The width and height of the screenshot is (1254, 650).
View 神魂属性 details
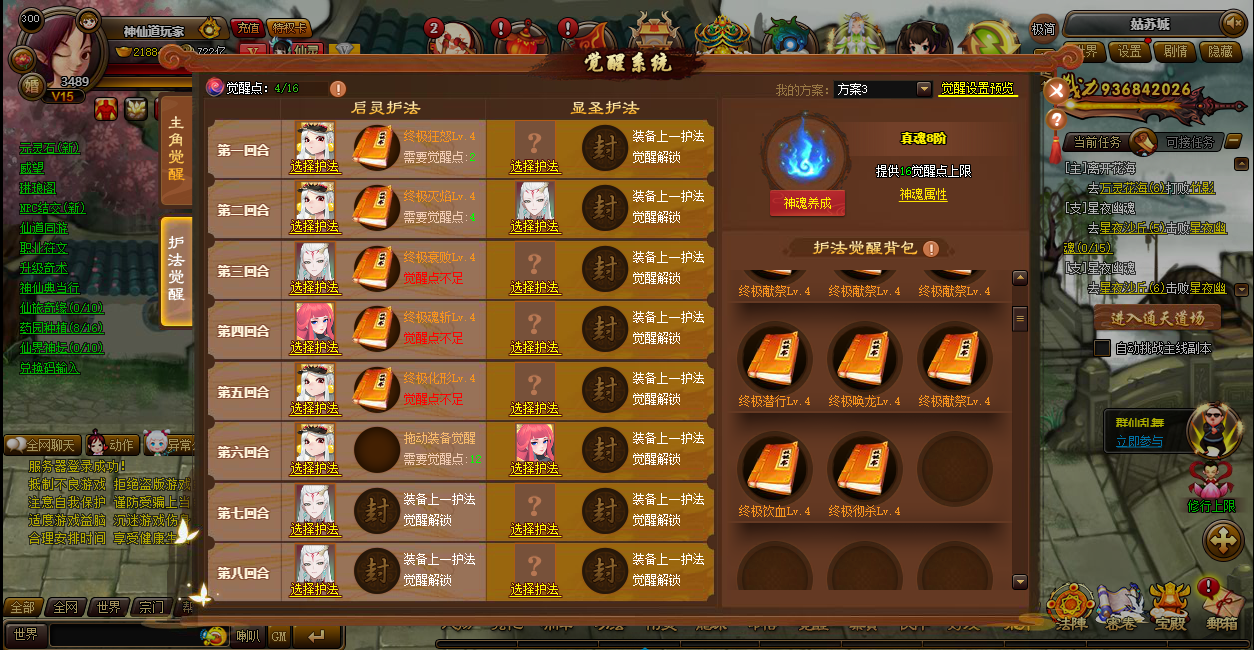922,195
